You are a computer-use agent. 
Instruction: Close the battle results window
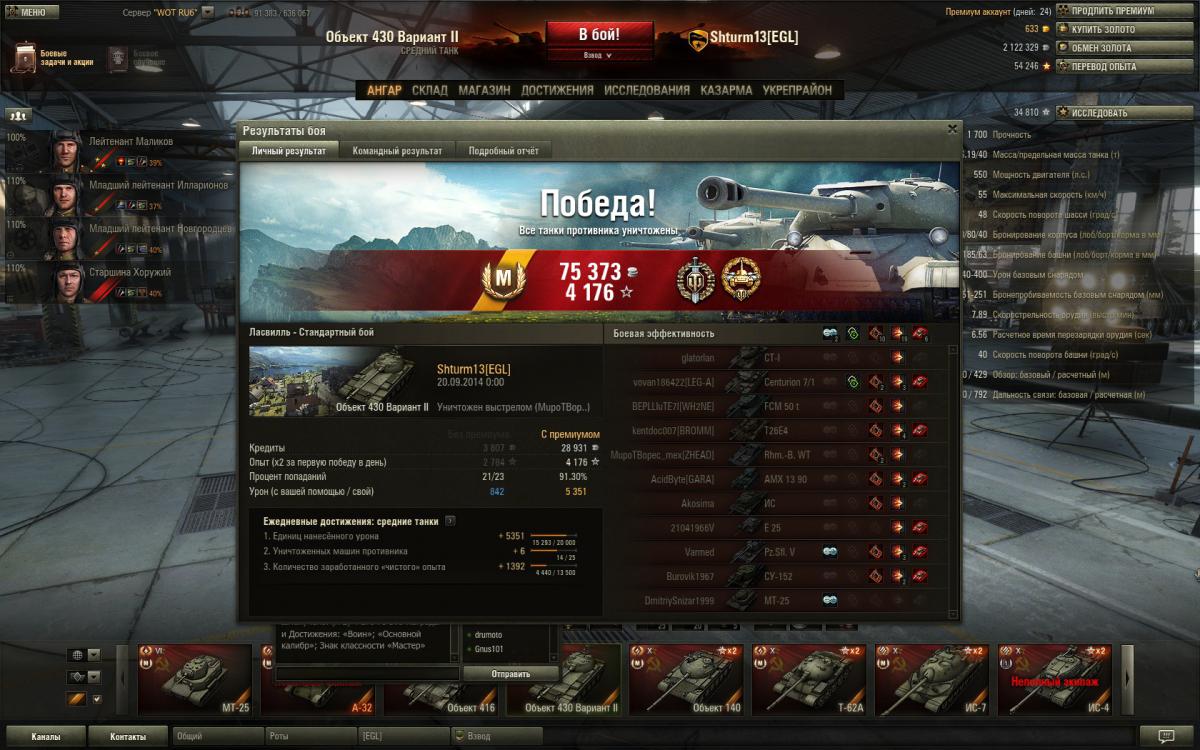(952, 129)
